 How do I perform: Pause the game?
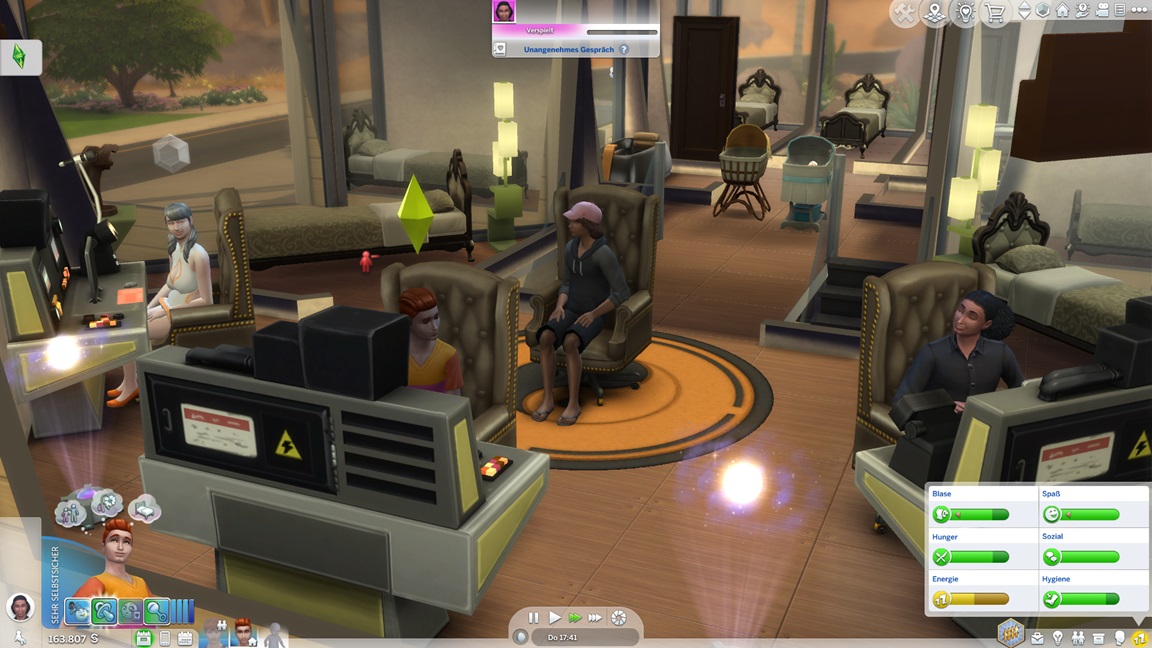(533, 618)
